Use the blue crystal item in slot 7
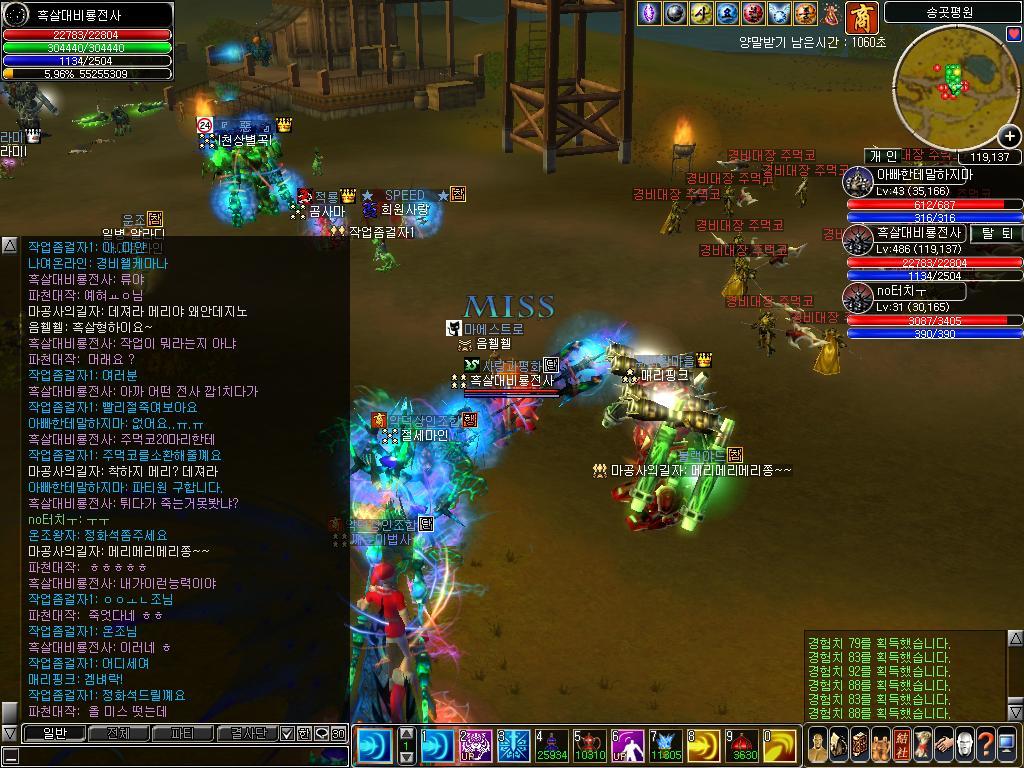The width and height of the screenshot is (1024, 768). tap(667, 747)
